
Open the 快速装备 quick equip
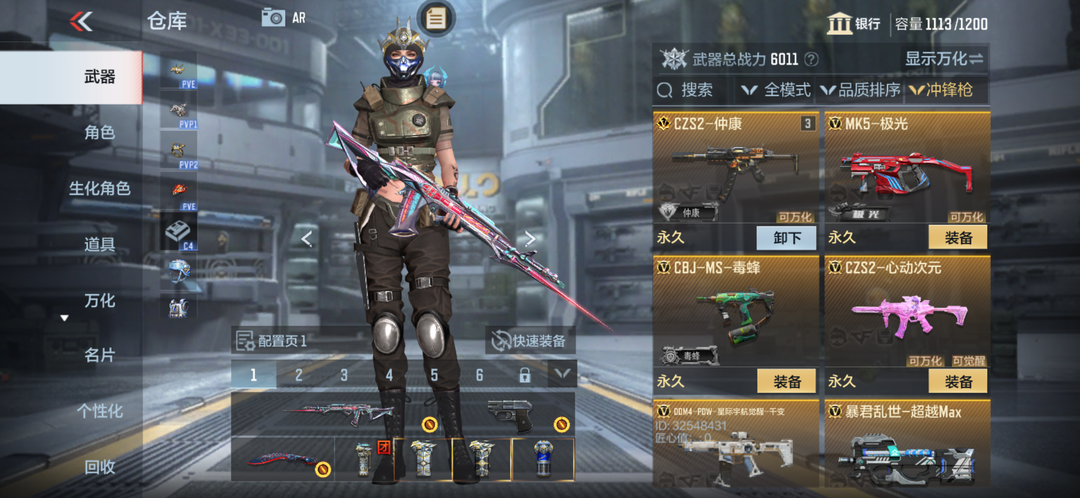click(x=528, y=341)
